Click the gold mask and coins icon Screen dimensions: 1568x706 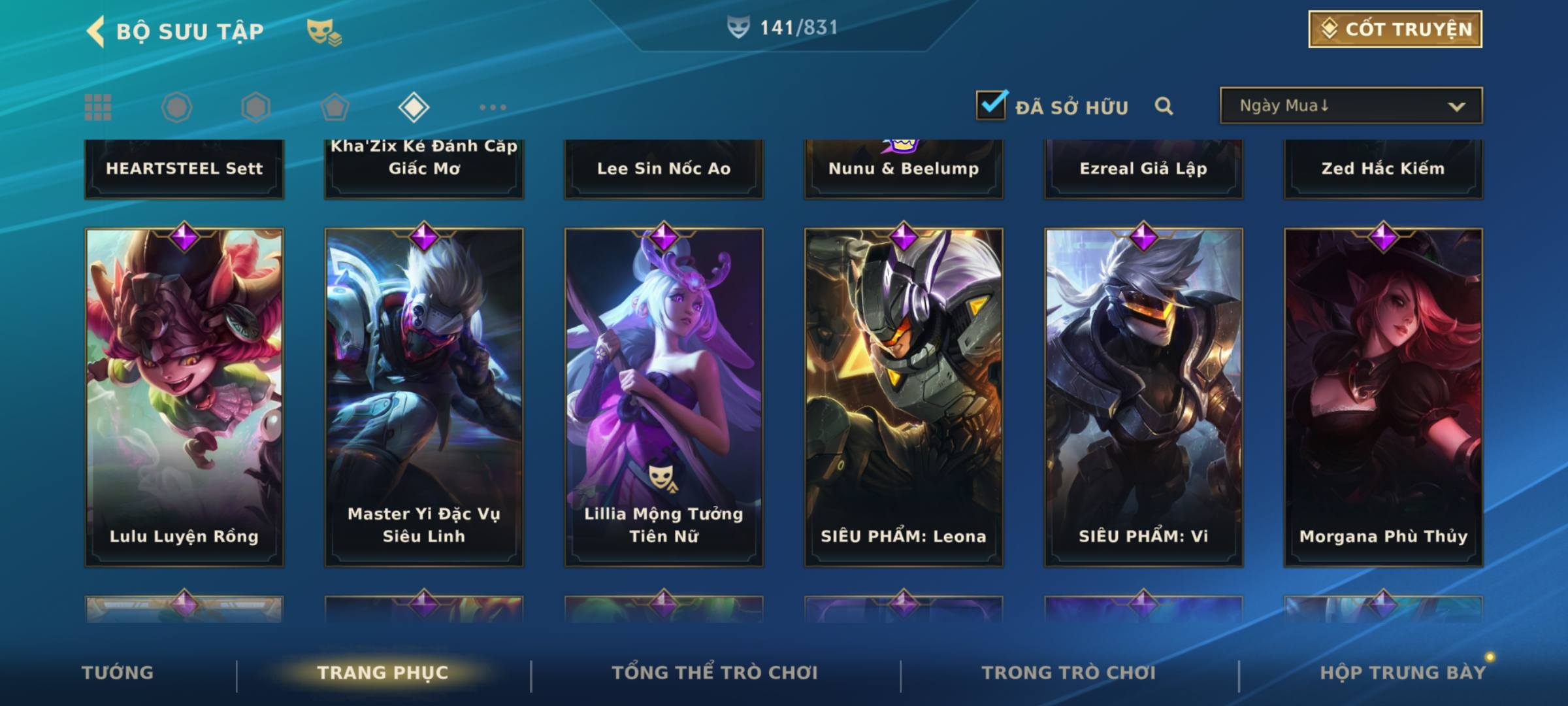tap(323, 31)
